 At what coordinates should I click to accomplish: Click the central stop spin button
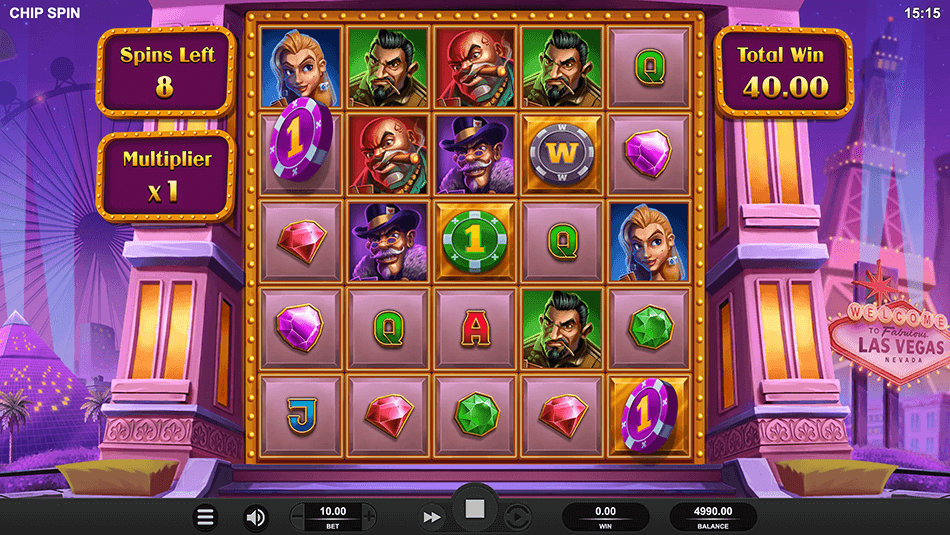coord(475,510)
